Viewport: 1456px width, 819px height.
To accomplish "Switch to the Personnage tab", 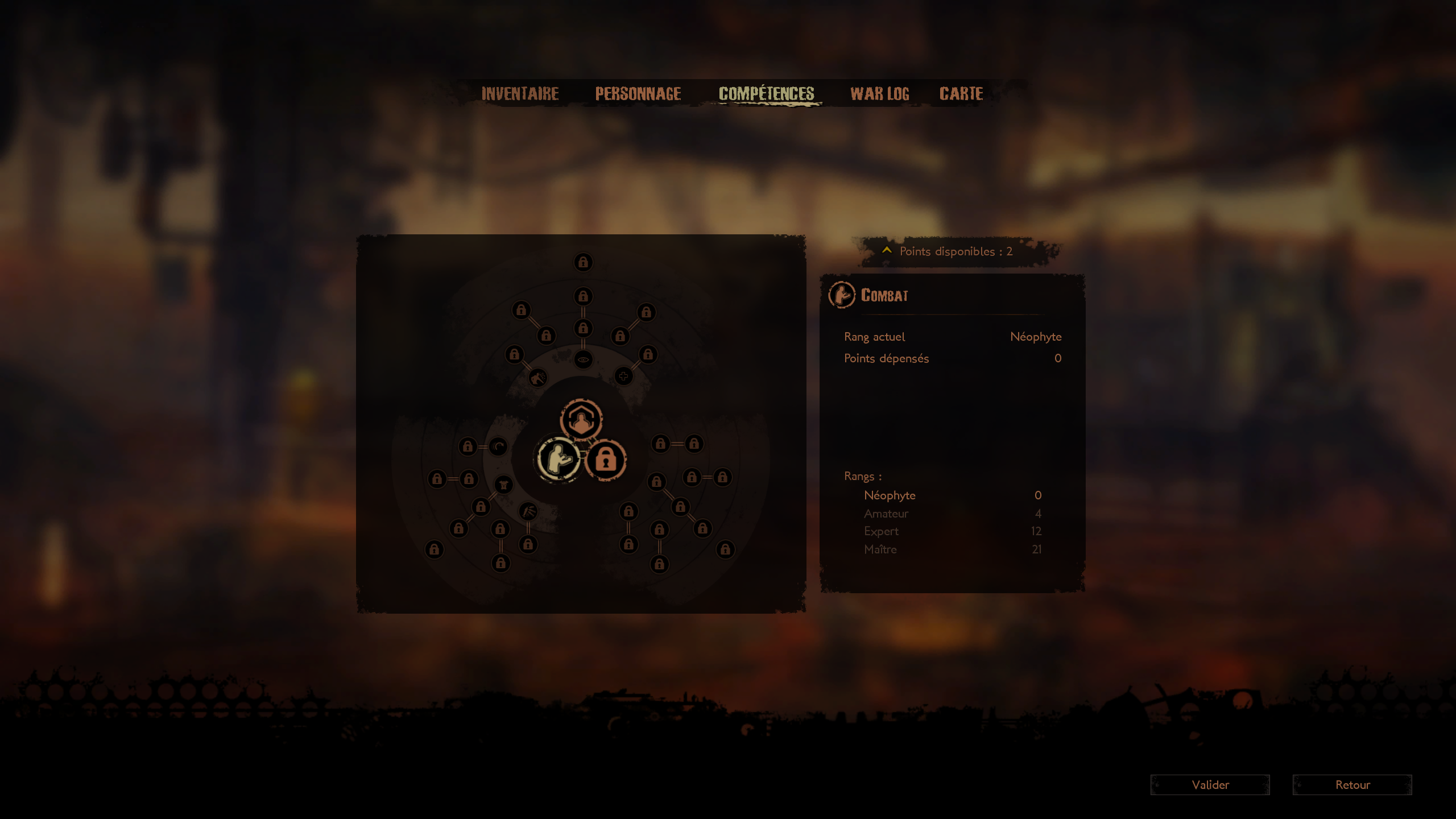I will 638,94.
